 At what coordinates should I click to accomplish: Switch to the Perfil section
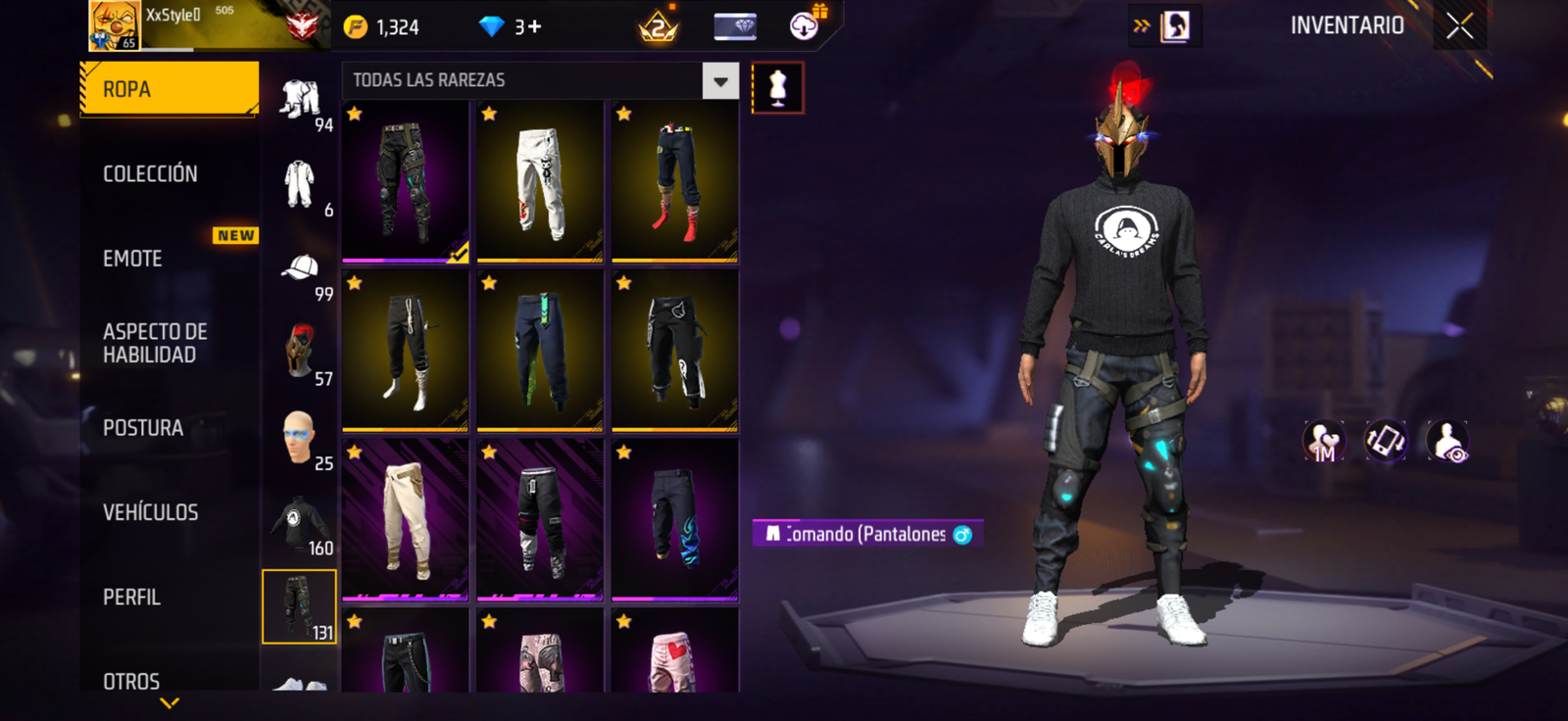tap(131, 597)
